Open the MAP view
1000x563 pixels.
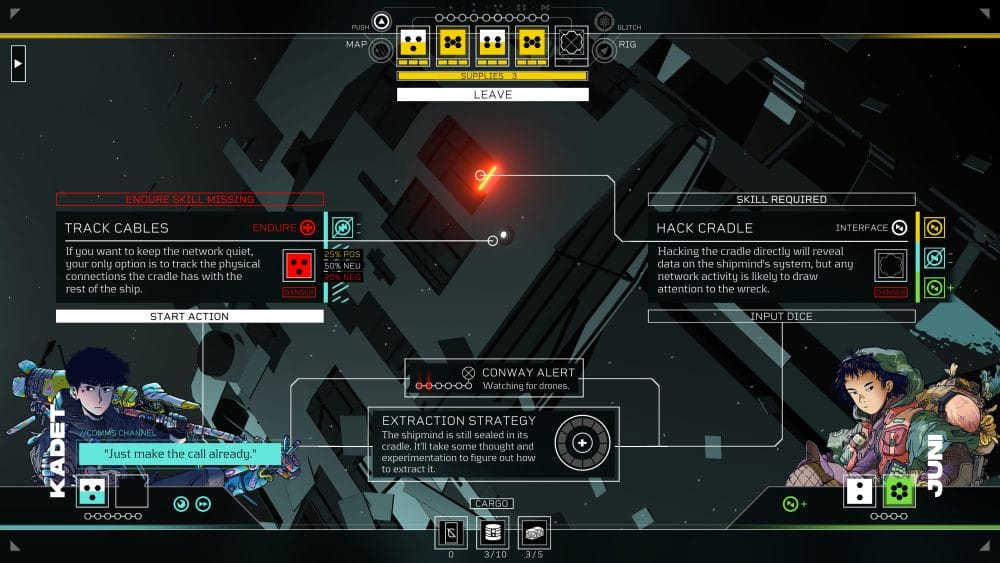(381, 49)
